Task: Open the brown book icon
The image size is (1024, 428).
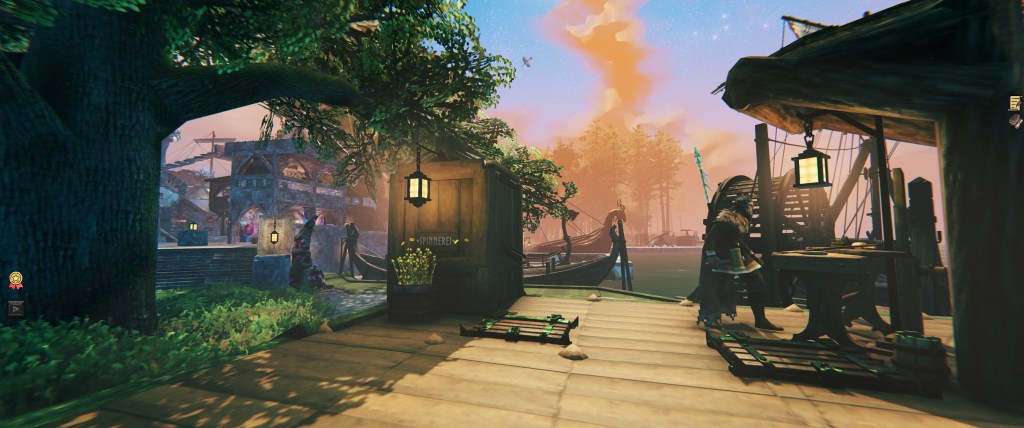Action: click(1015, 121)
